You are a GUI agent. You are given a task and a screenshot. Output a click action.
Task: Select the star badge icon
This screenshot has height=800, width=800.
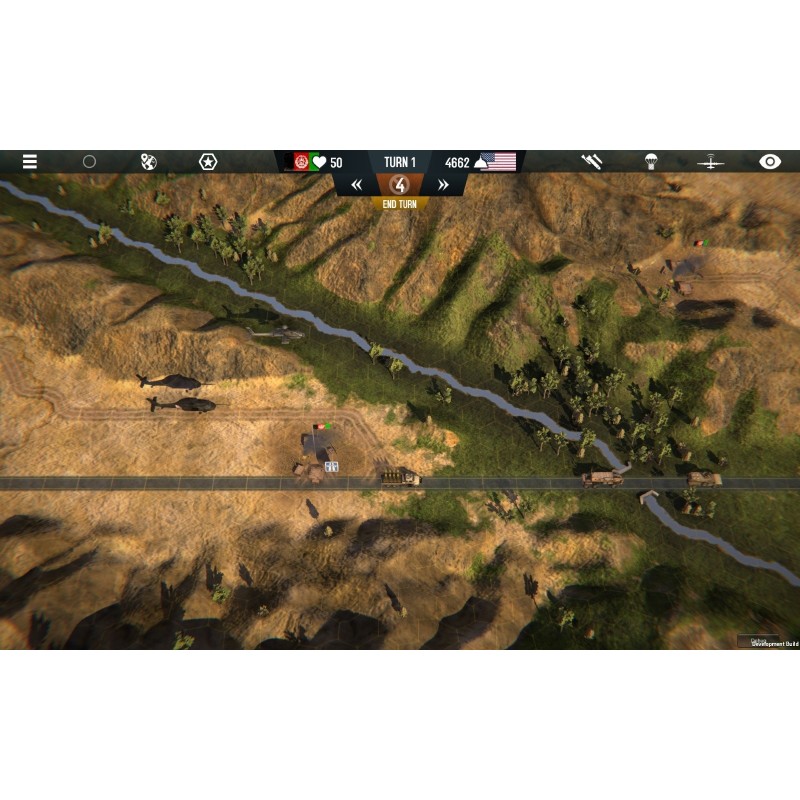pos(207,161)
